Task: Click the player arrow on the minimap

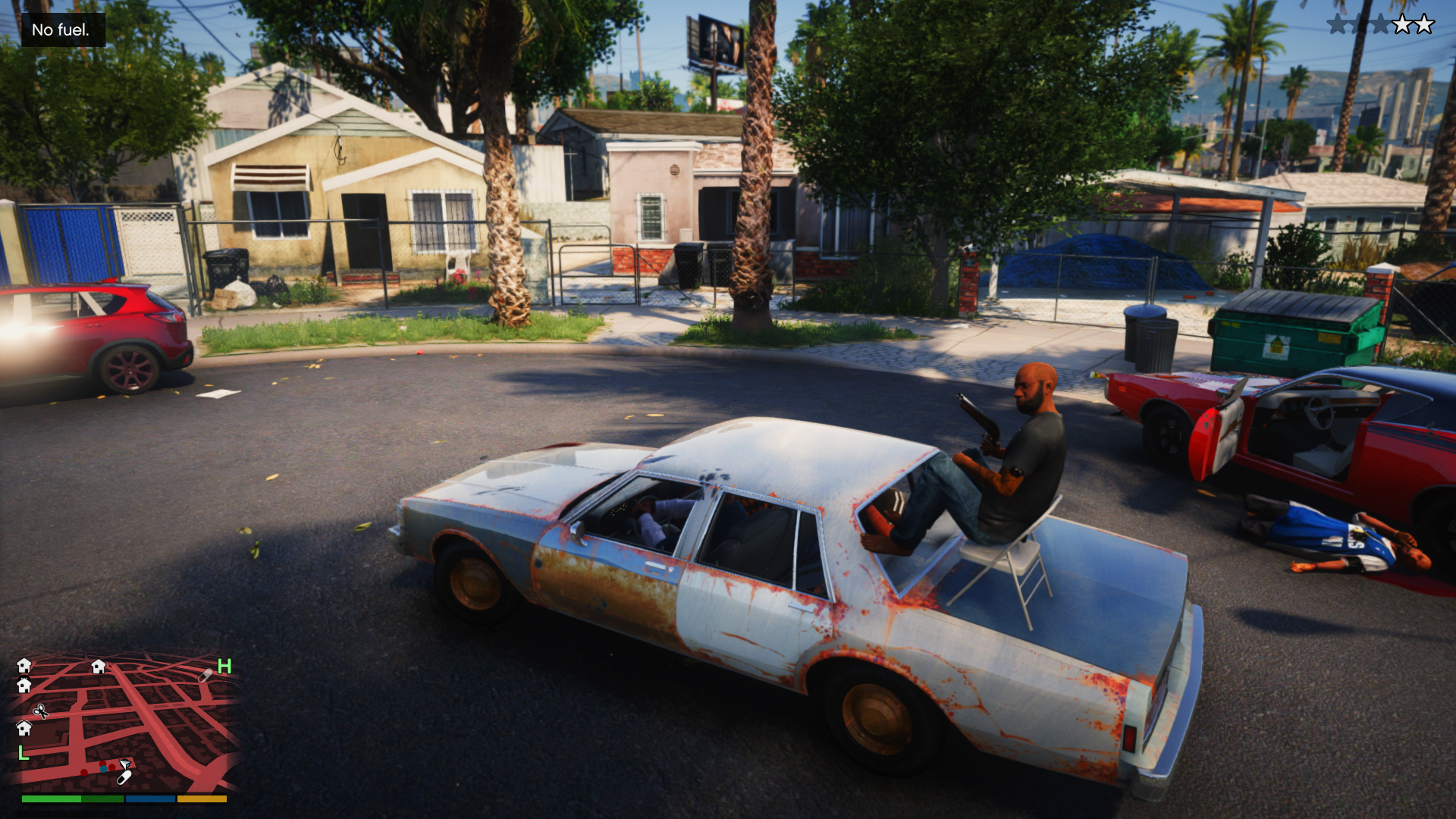Action: 124,764
